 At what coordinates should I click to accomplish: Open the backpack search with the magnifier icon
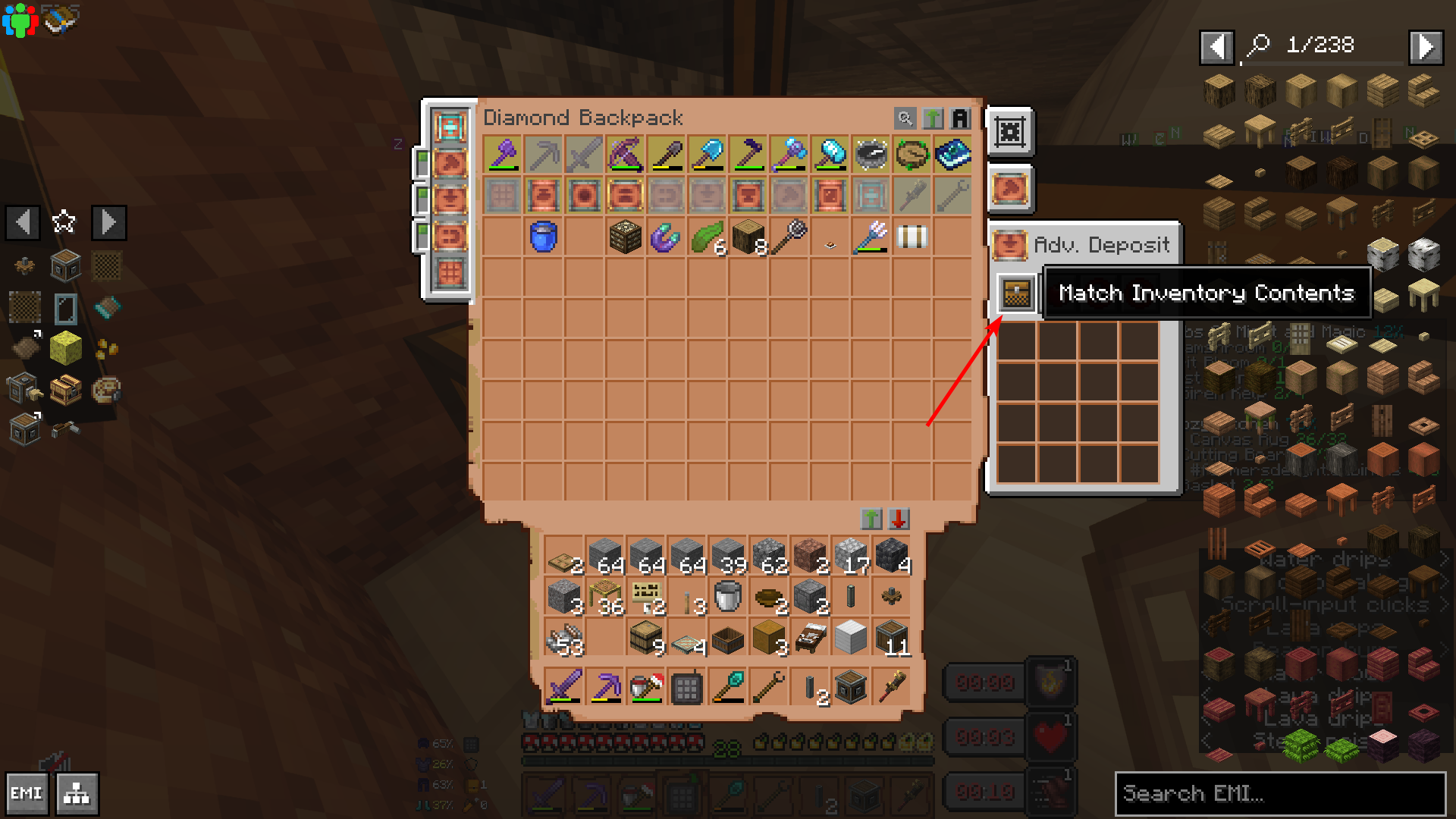click(906, 118)
